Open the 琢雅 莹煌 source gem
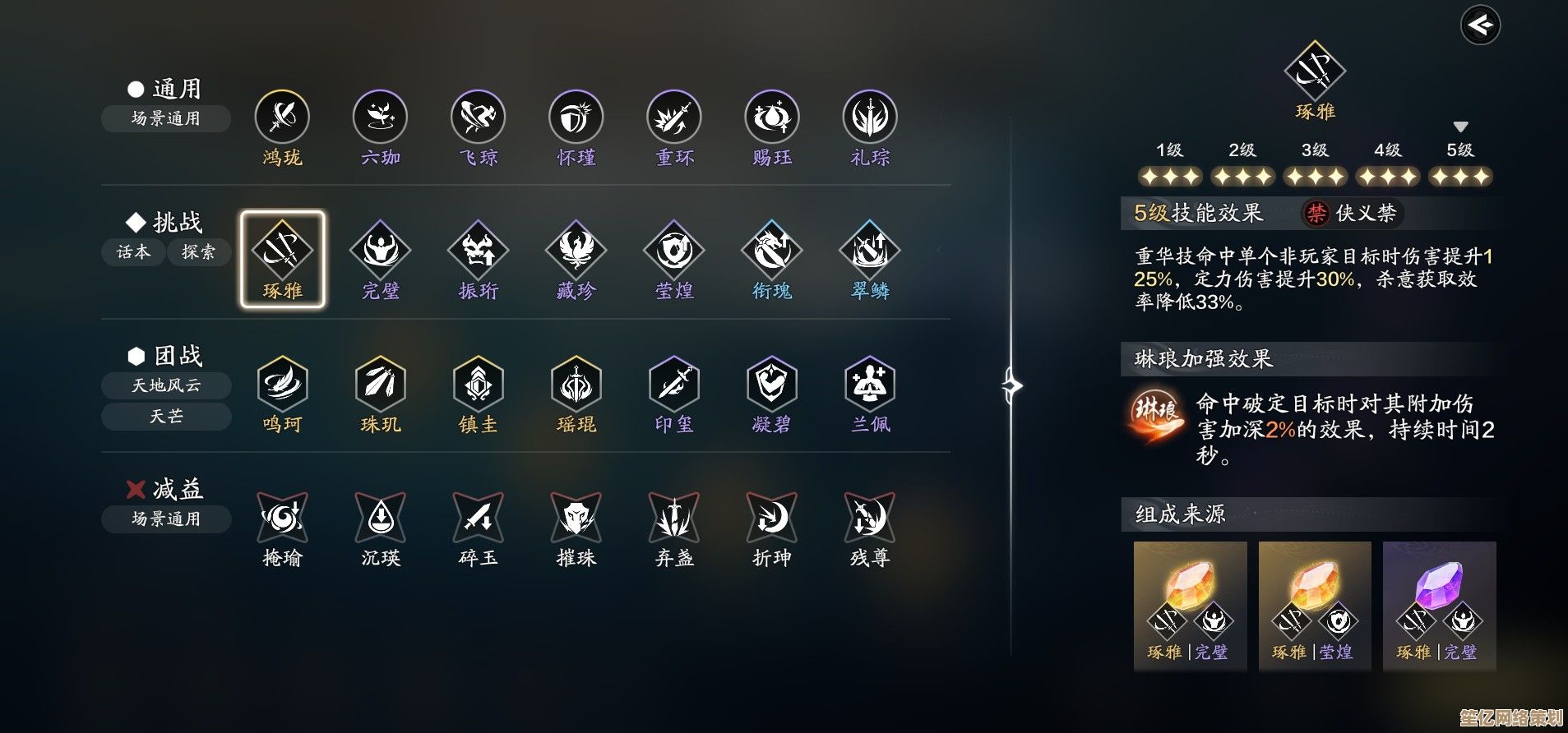This screenshot has height=733, width=1568. pos(1314,606)
